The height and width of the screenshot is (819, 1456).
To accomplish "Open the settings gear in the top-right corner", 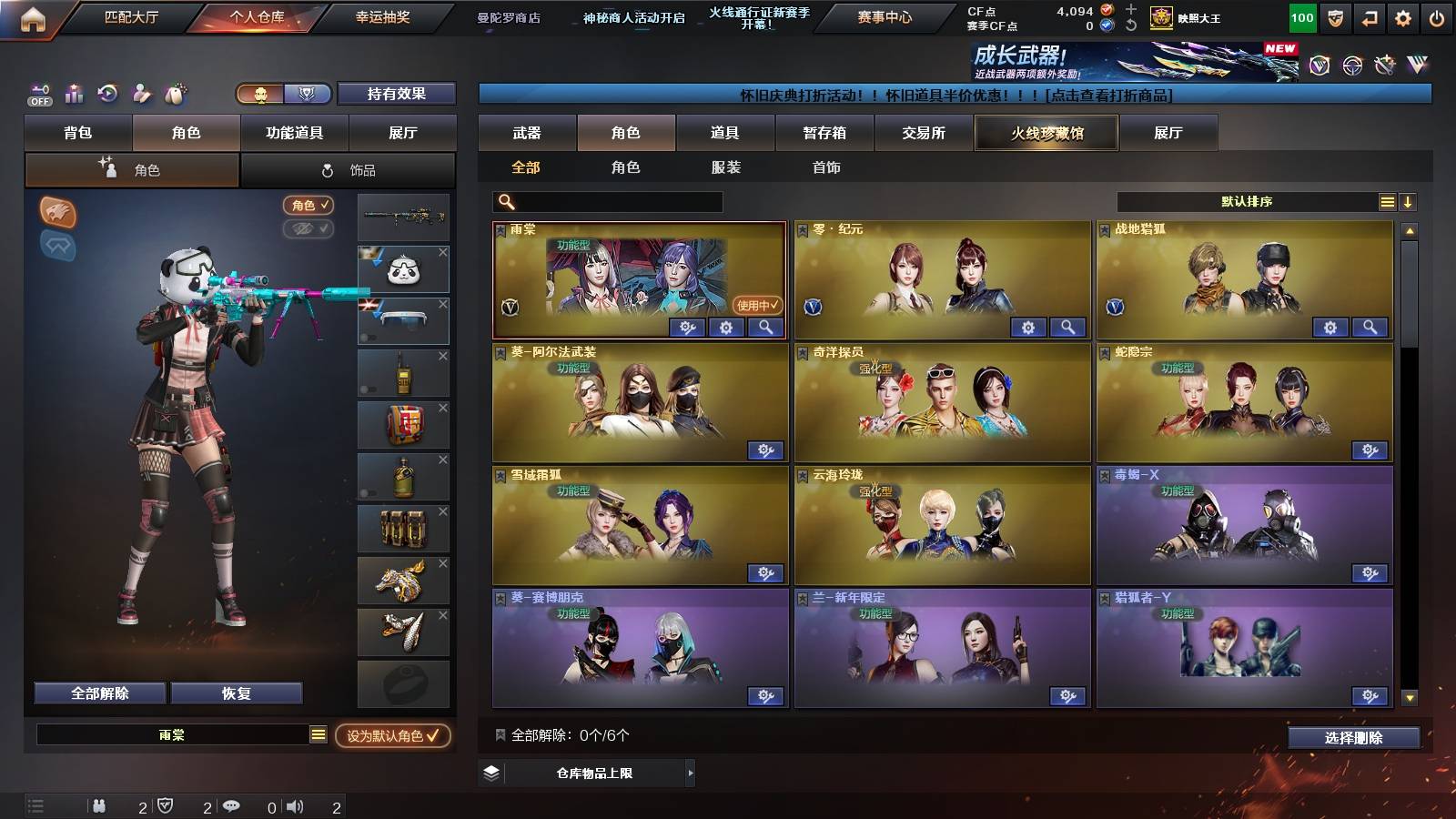I will [x=1401, y=15].
